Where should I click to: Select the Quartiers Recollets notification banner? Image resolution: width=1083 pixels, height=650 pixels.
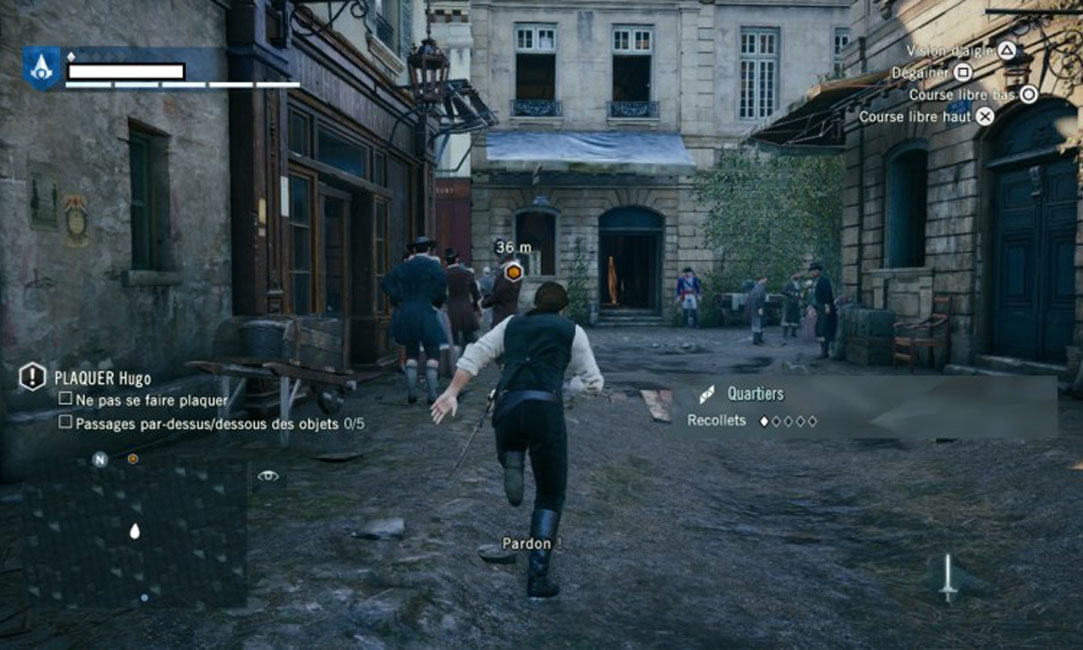865,407
